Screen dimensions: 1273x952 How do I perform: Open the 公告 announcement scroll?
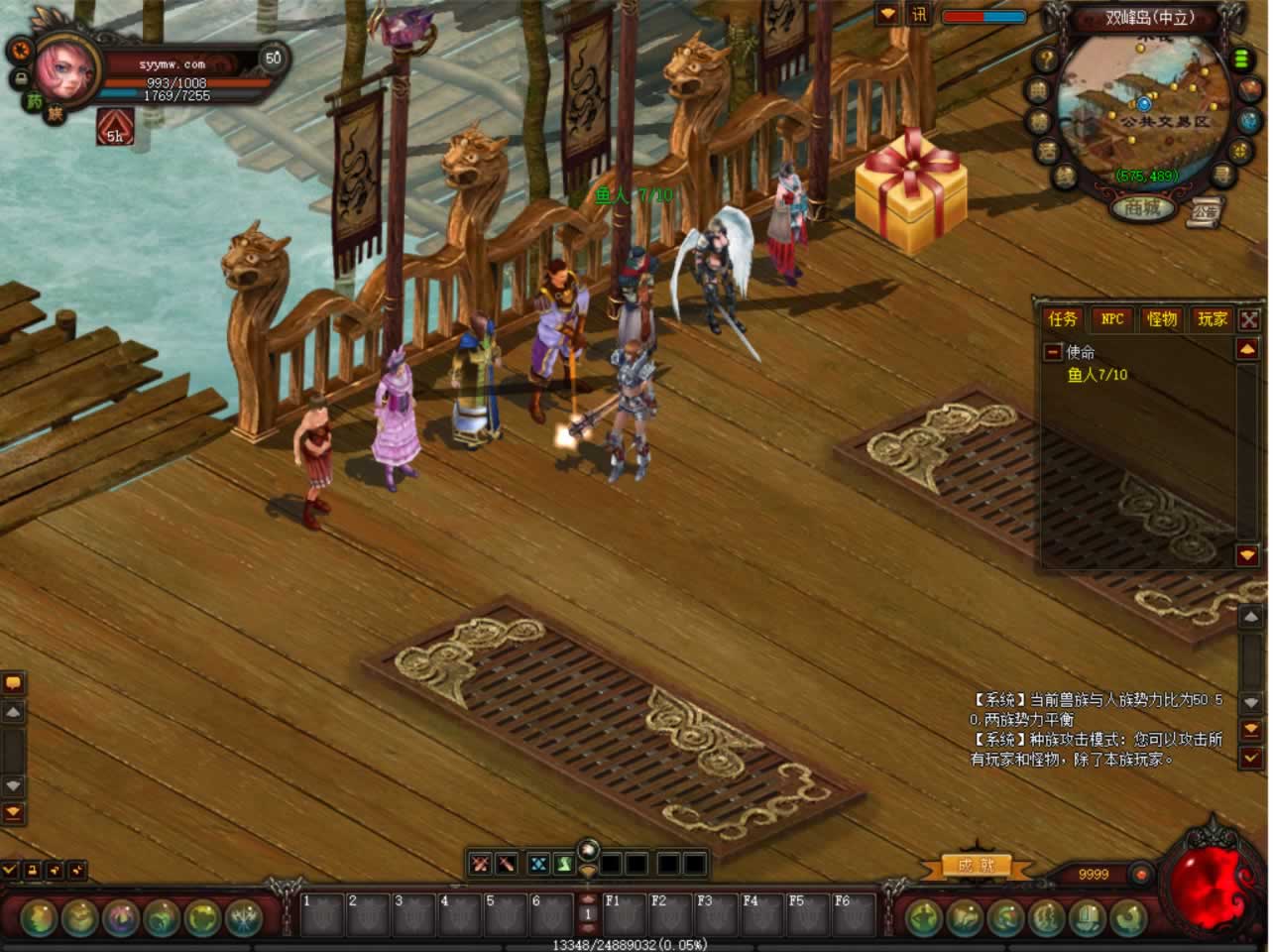coord(1205,210)
